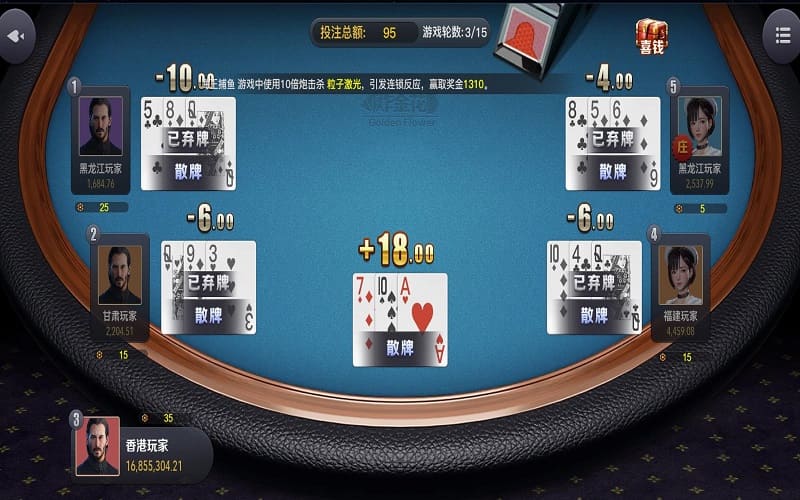Screen dimensions: 800x500
Task: Open the 香港玩家 profile avatar
Action: coord(97,446)
